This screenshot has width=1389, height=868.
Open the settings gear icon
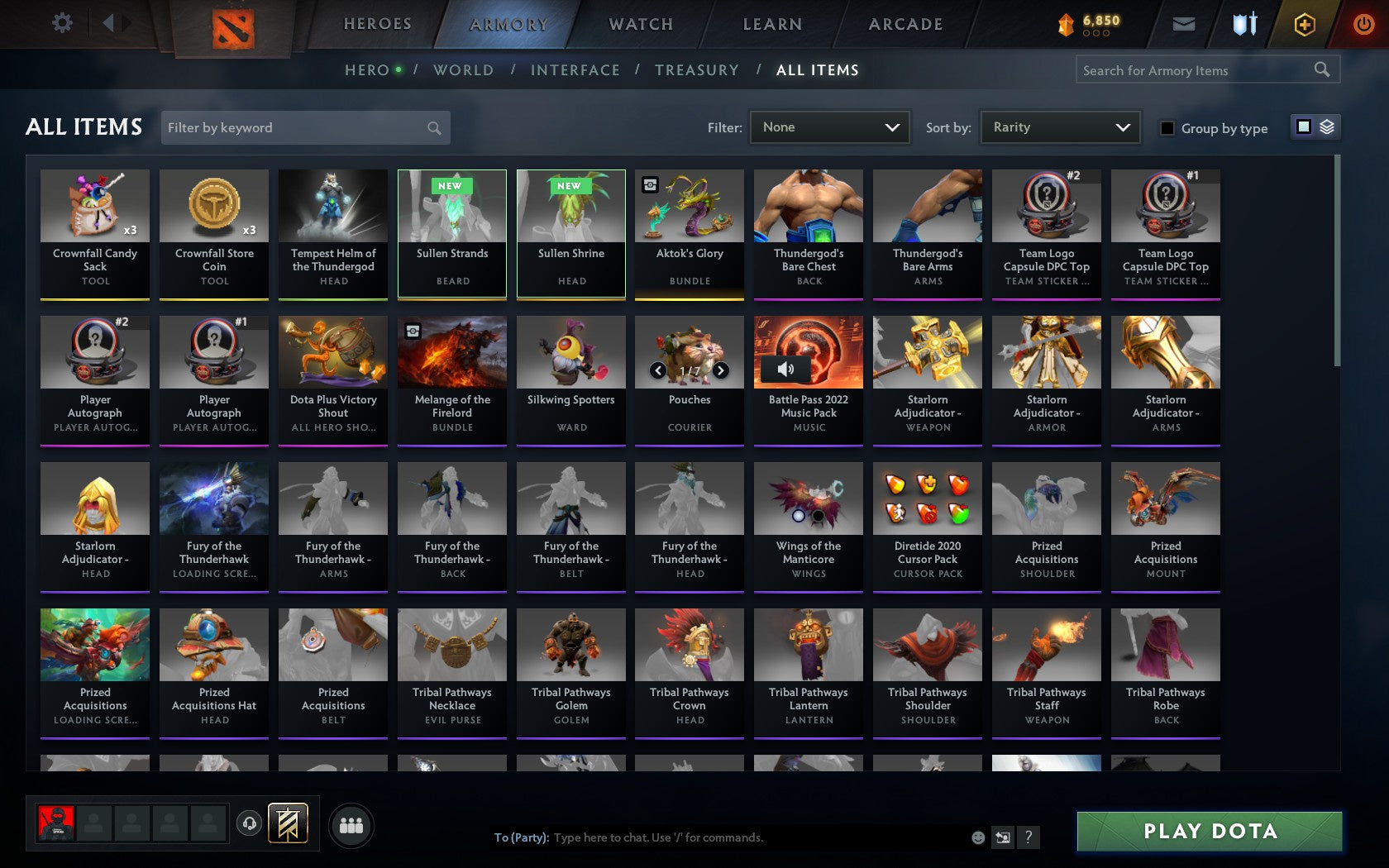tap(60, 23)
